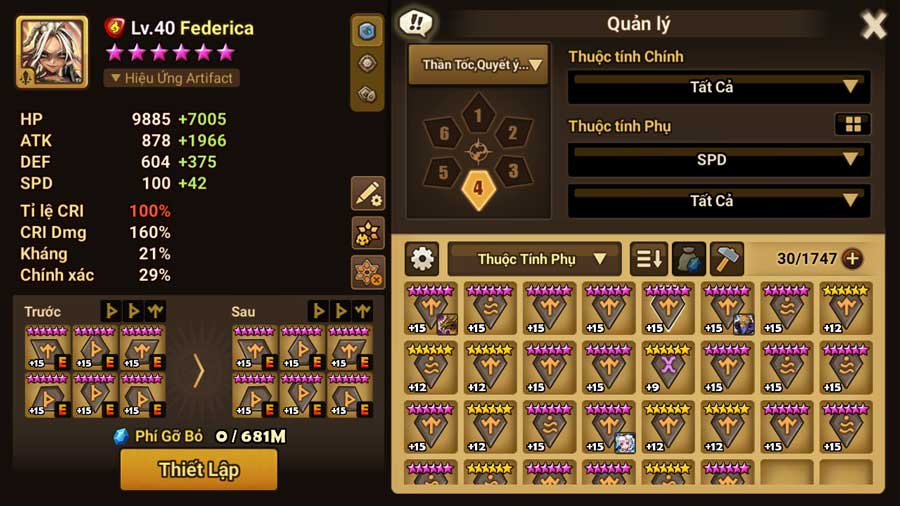Expand rune inventory with plus button
The height and width of the screenshot is (506, 900).
tap(852, 259)
